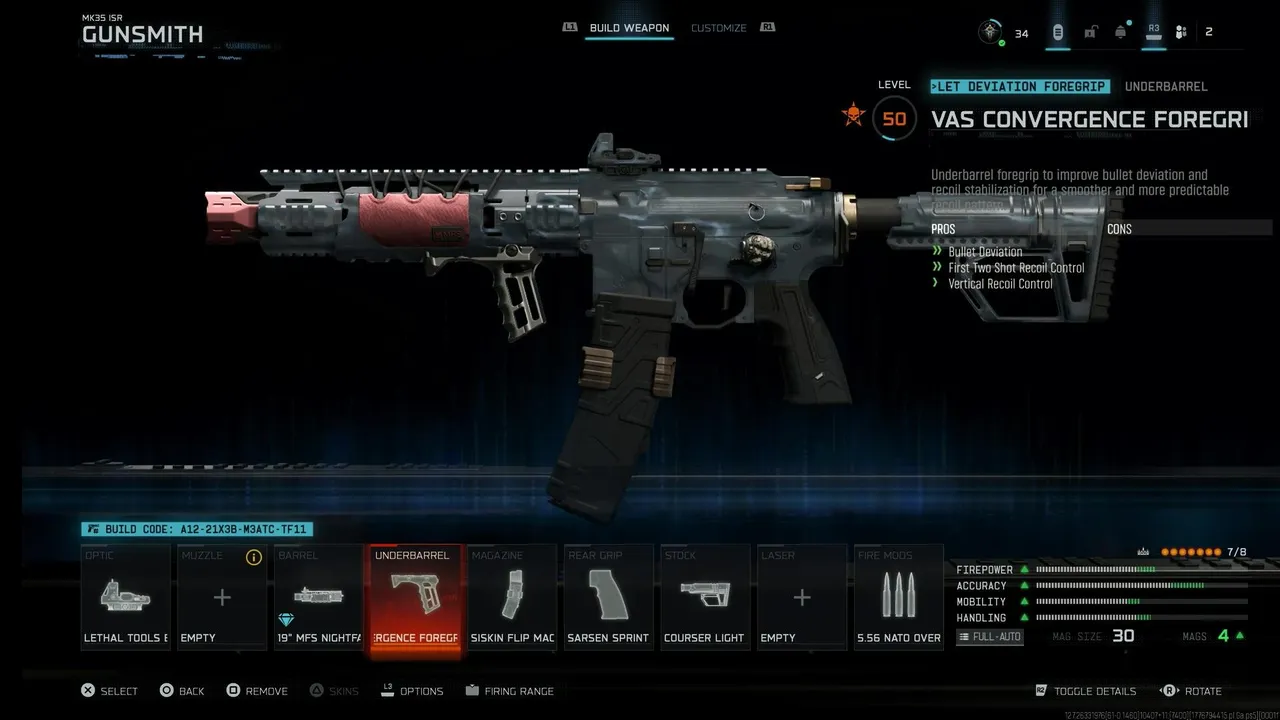Open the notifications bell icon
The height and width of the screenshot is (720, 1280).
coord(1121,33)
